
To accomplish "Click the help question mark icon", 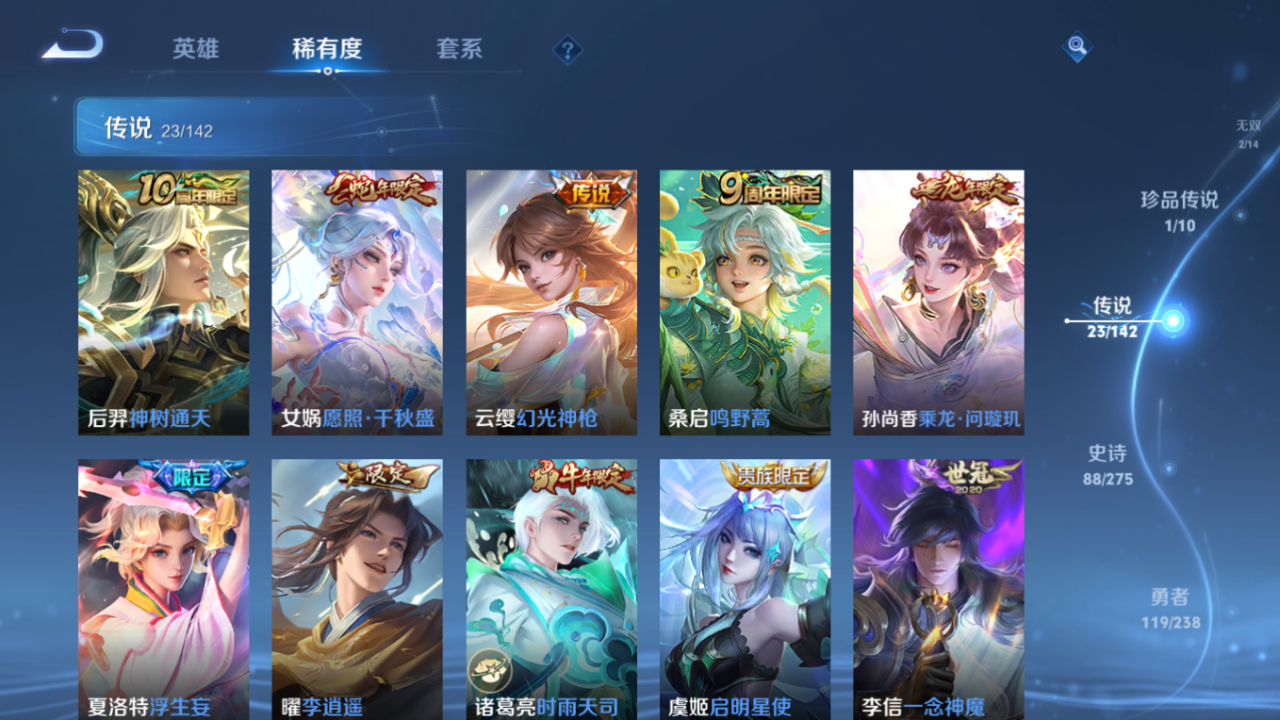I will 567,48.
